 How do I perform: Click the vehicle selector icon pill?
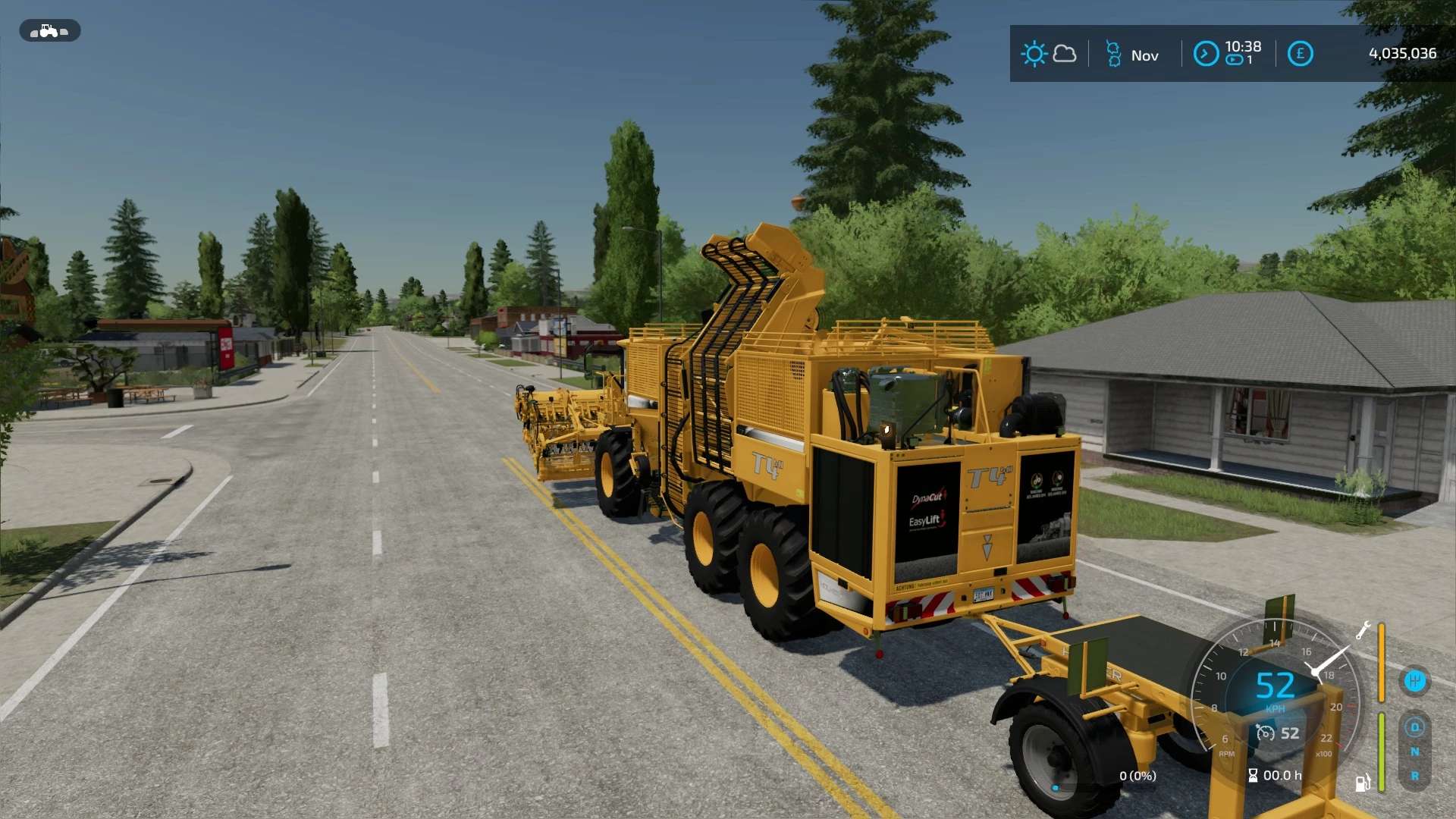(x=49, y=31)
